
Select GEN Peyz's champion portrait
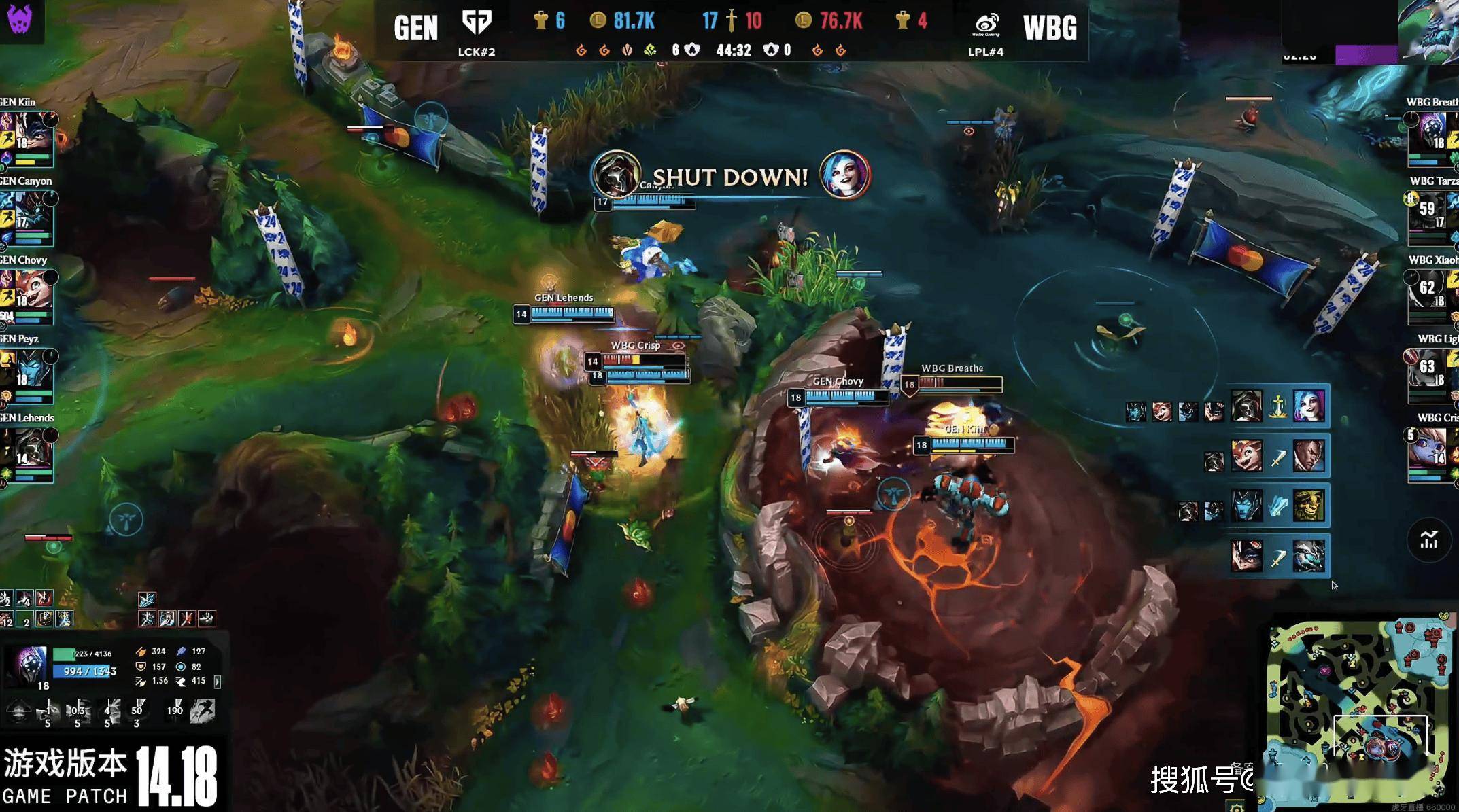point(31,371)
